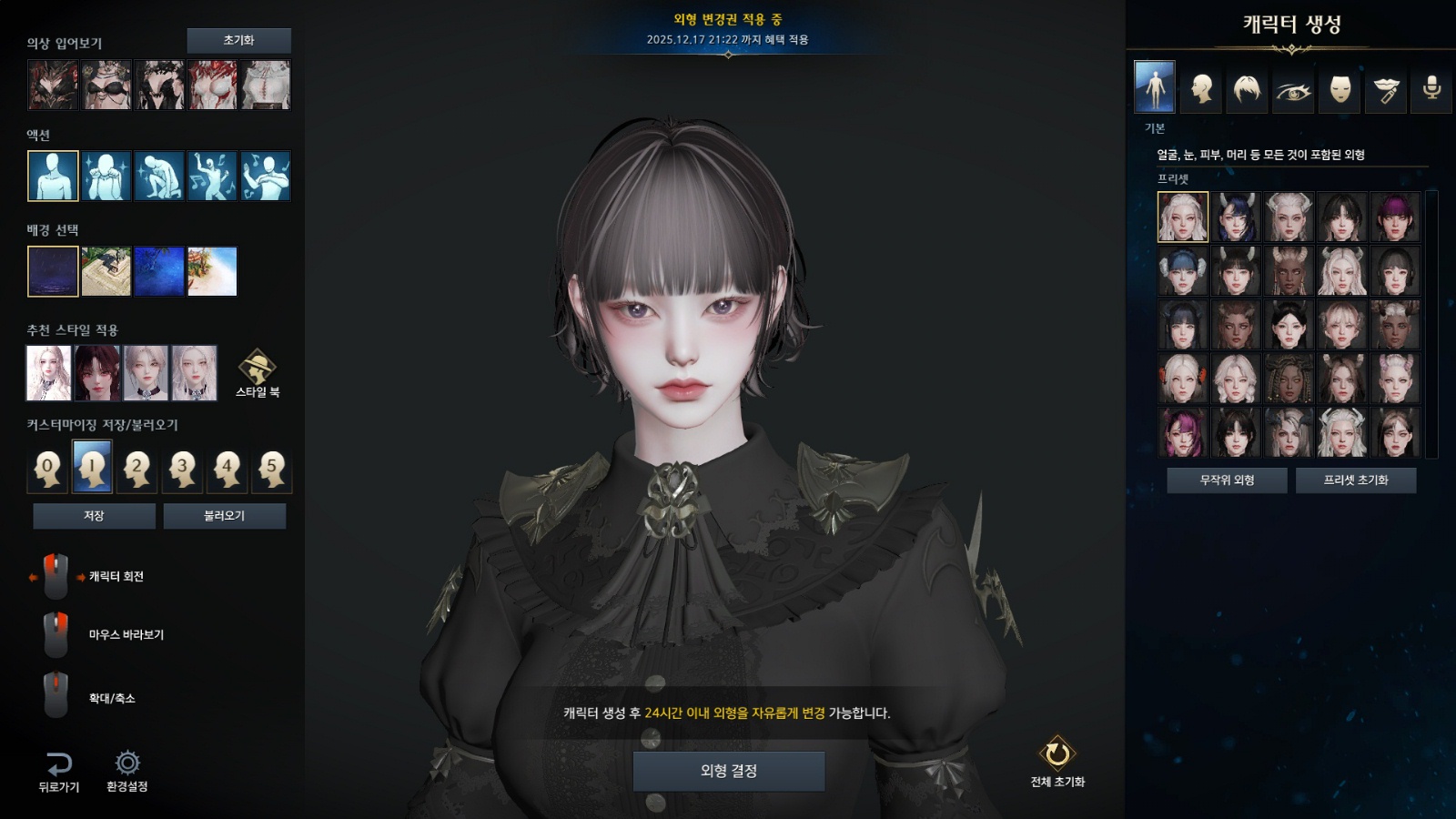This screenshot has width=1456, height=819.
Task: Choose the beach background thumbnail
Action: coord(212,271)
